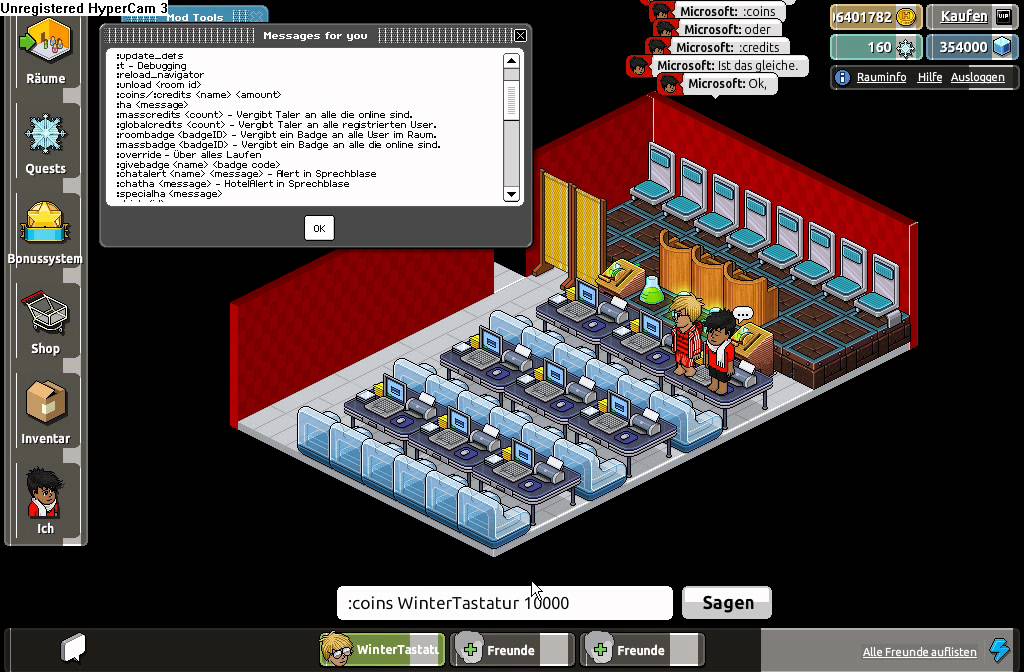
Task: Focus the chat input field
Action: [504, 603]
